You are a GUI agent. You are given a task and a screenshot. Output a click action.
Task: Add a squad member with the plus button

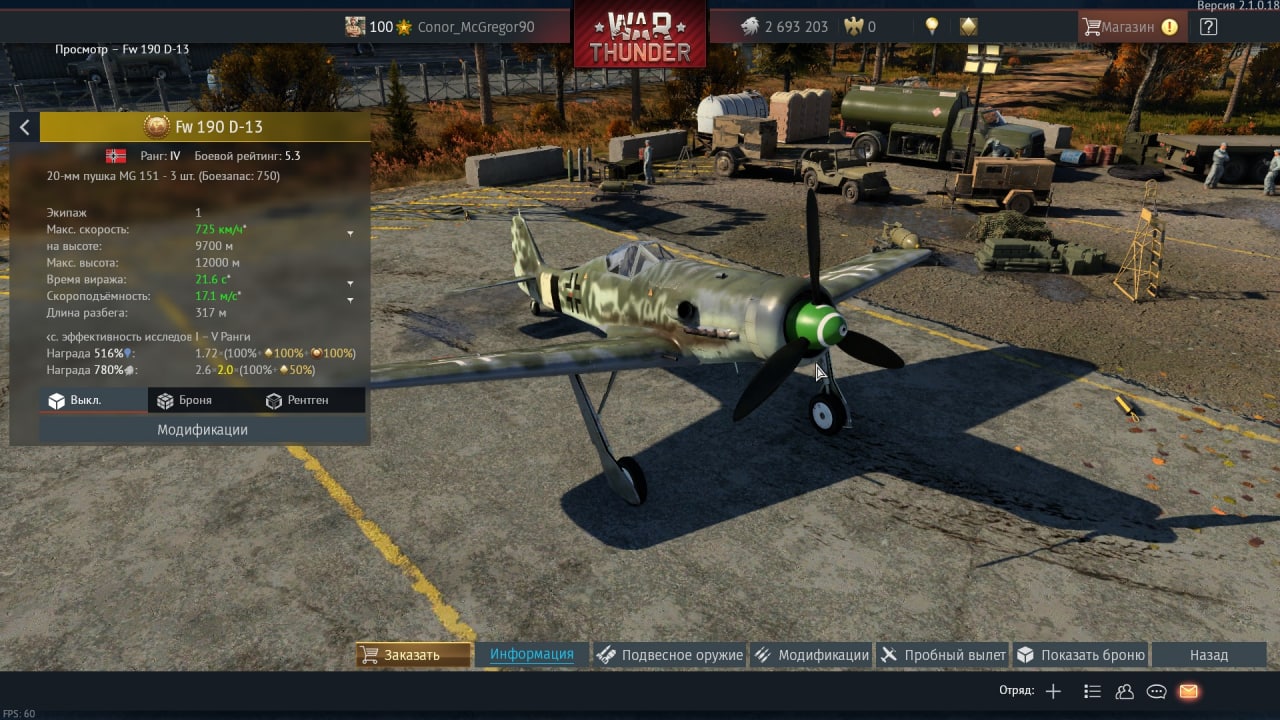1053,691
